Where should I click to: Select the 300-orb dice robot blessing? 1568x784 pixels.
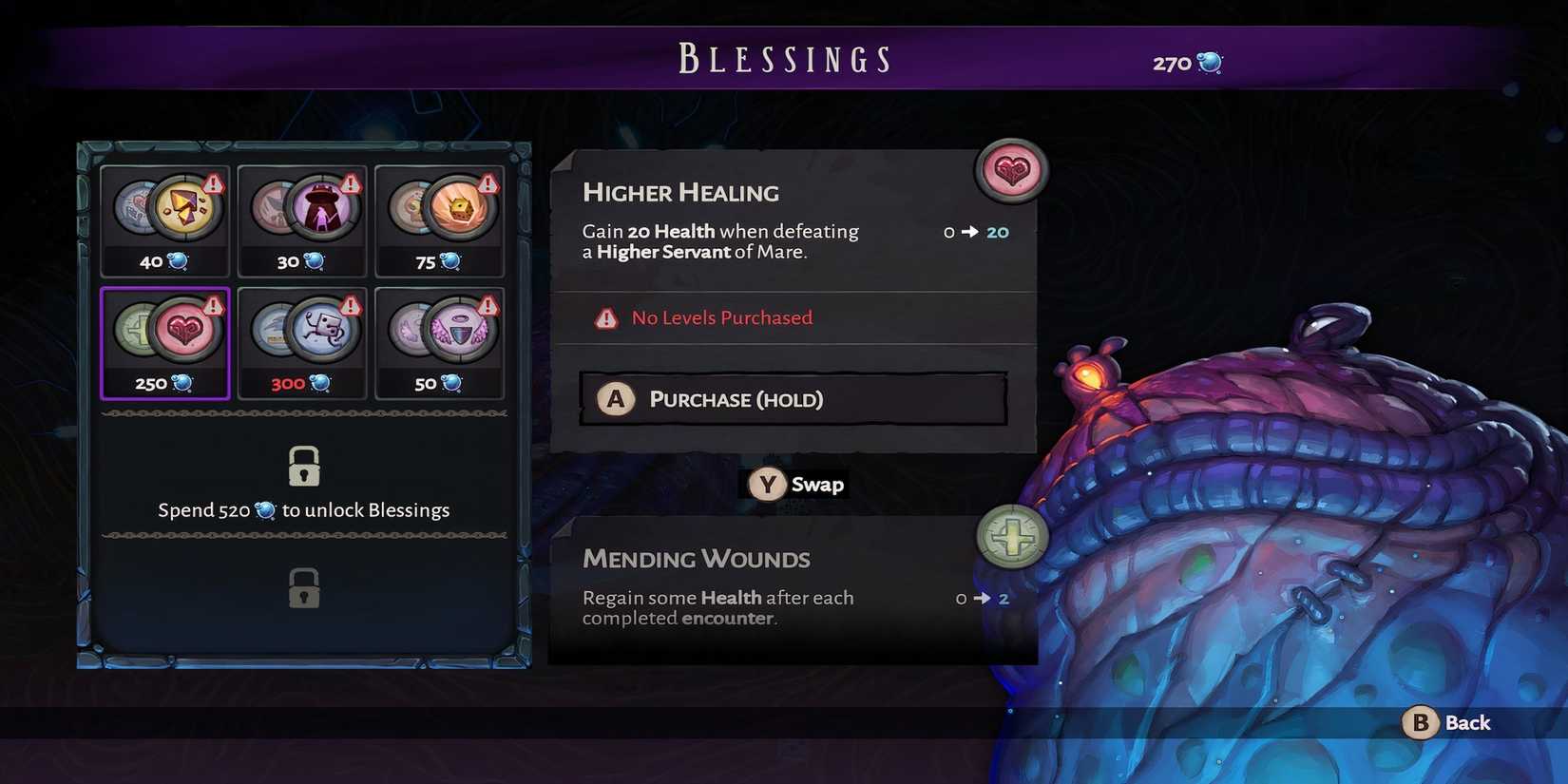(301, 344)
